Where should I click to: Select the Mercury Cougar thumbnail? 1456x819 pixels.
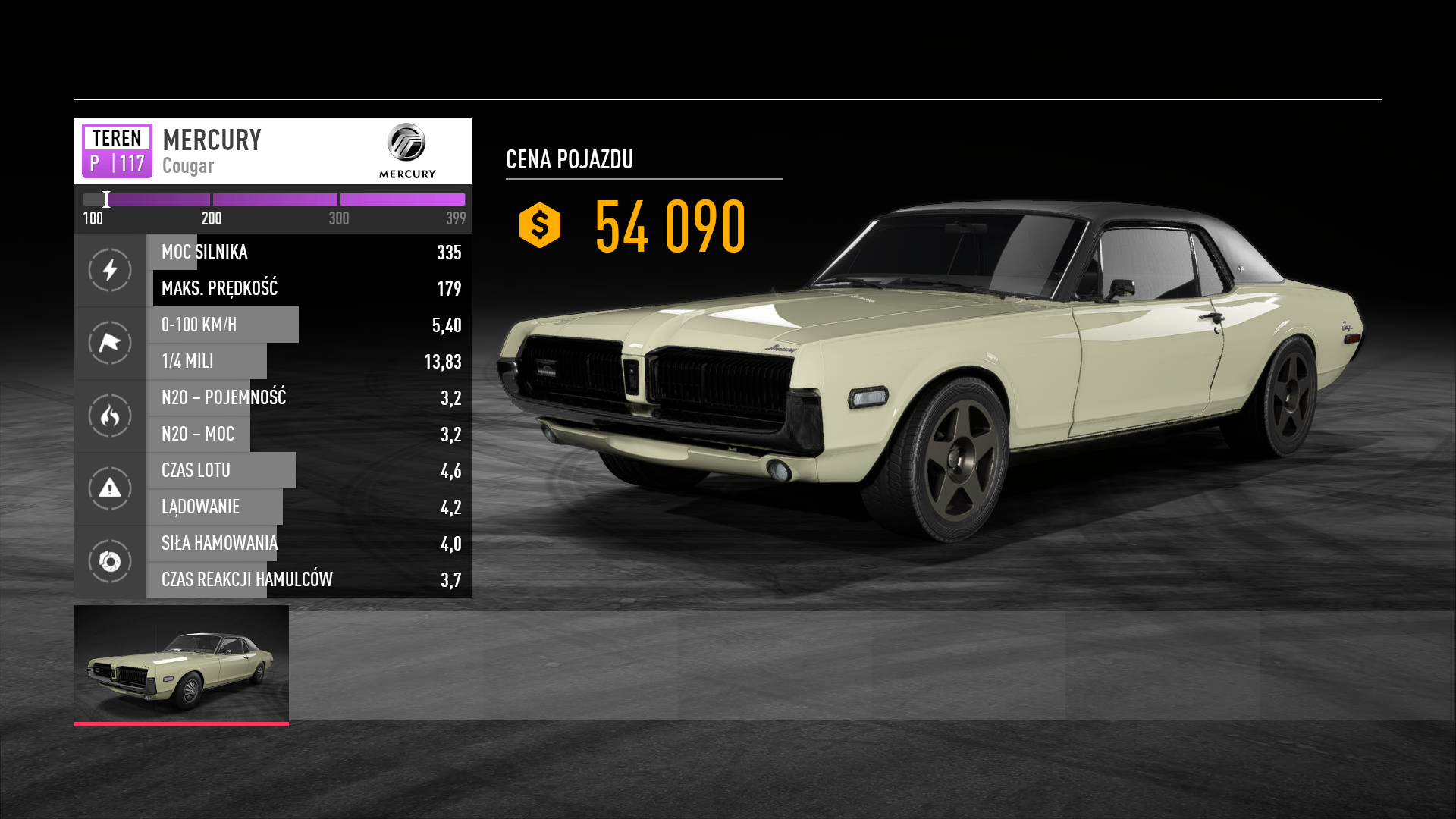[180, 664]
